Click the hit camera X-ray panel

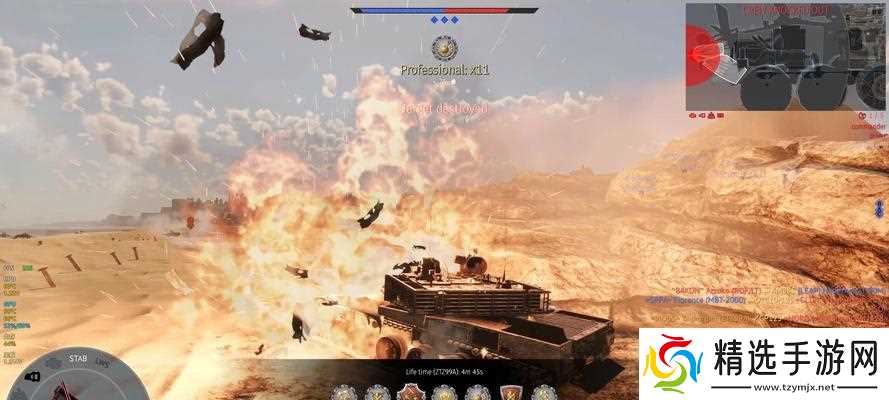click(786, 56)
